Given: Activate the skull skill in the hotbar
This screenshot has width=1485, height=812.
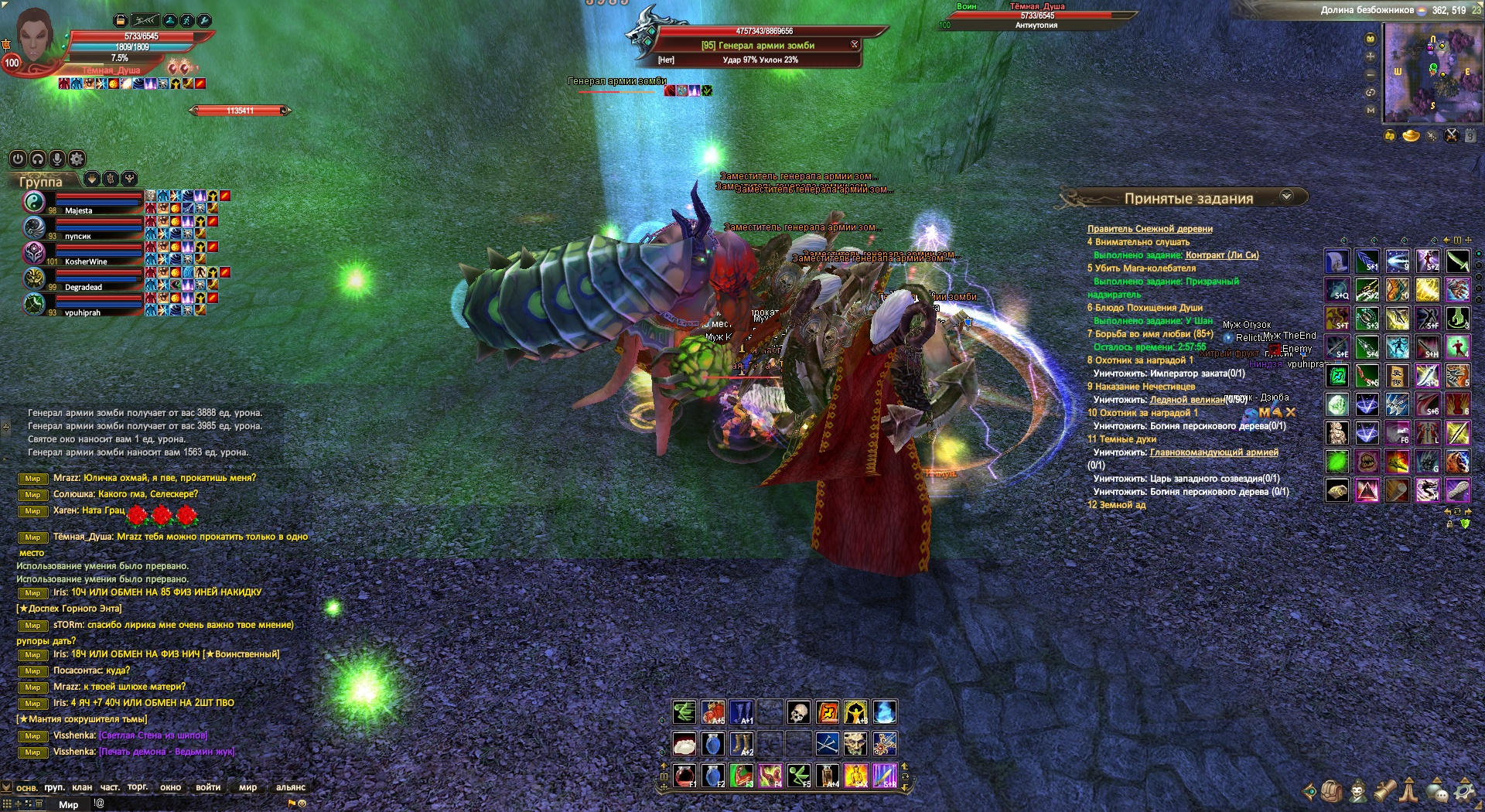Looking at the screenshot, I should (x=798, y=712).
